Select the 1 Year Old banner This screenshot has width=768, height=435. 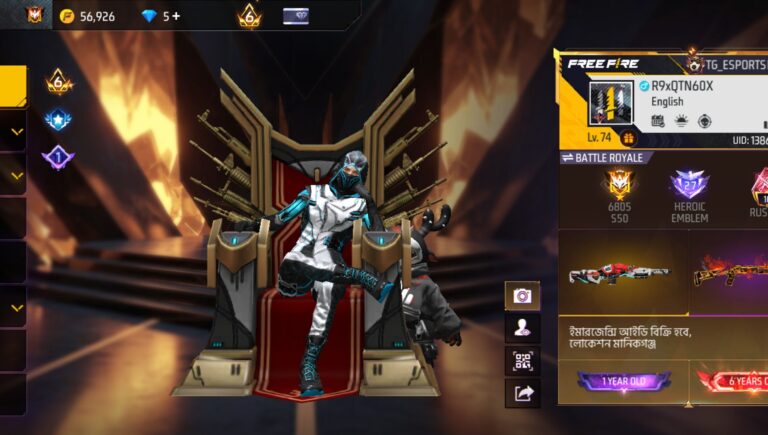pos(623,381)
